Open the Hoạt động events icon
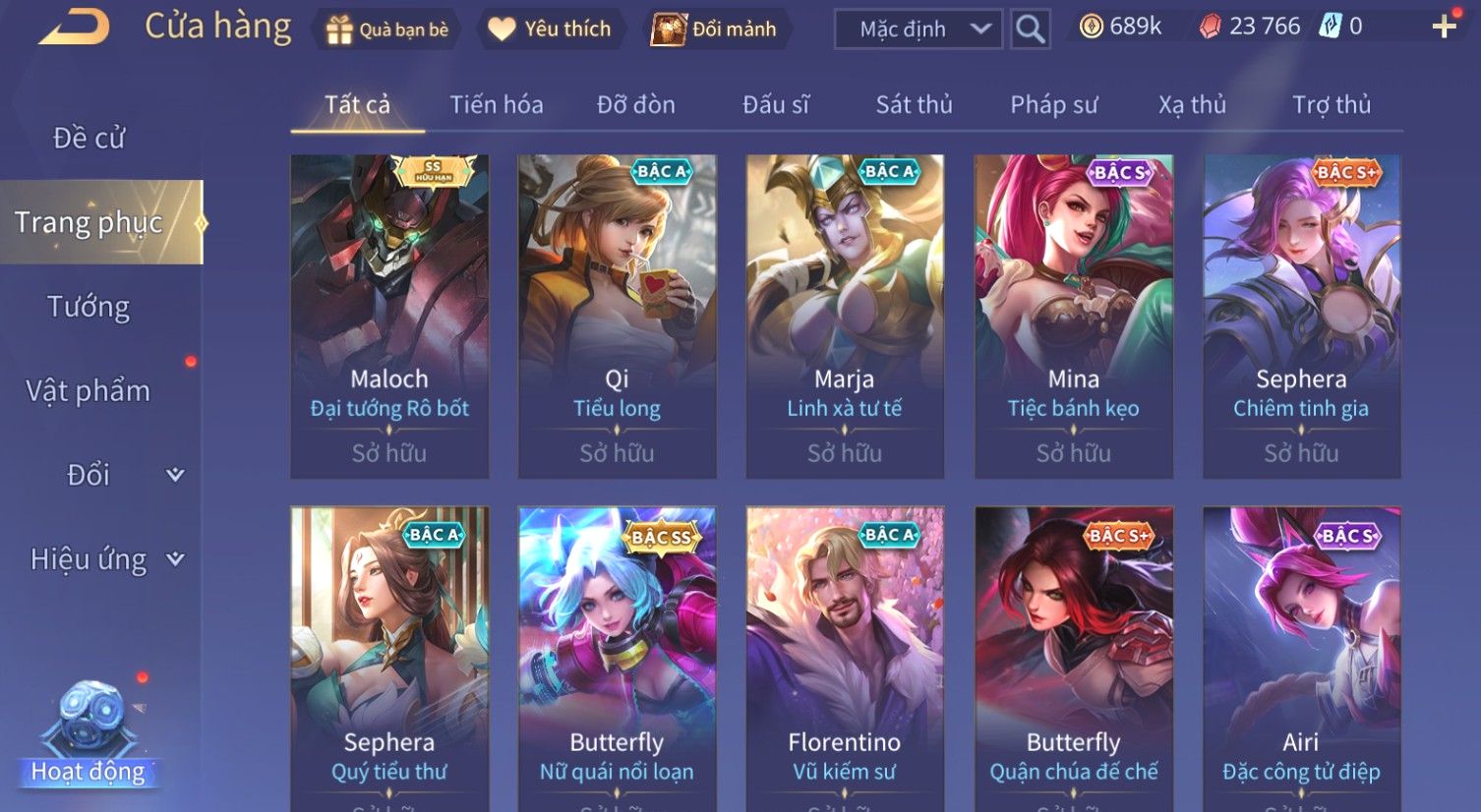The width and height of the screenshot is (1481, 812). (x=89, y=735)
